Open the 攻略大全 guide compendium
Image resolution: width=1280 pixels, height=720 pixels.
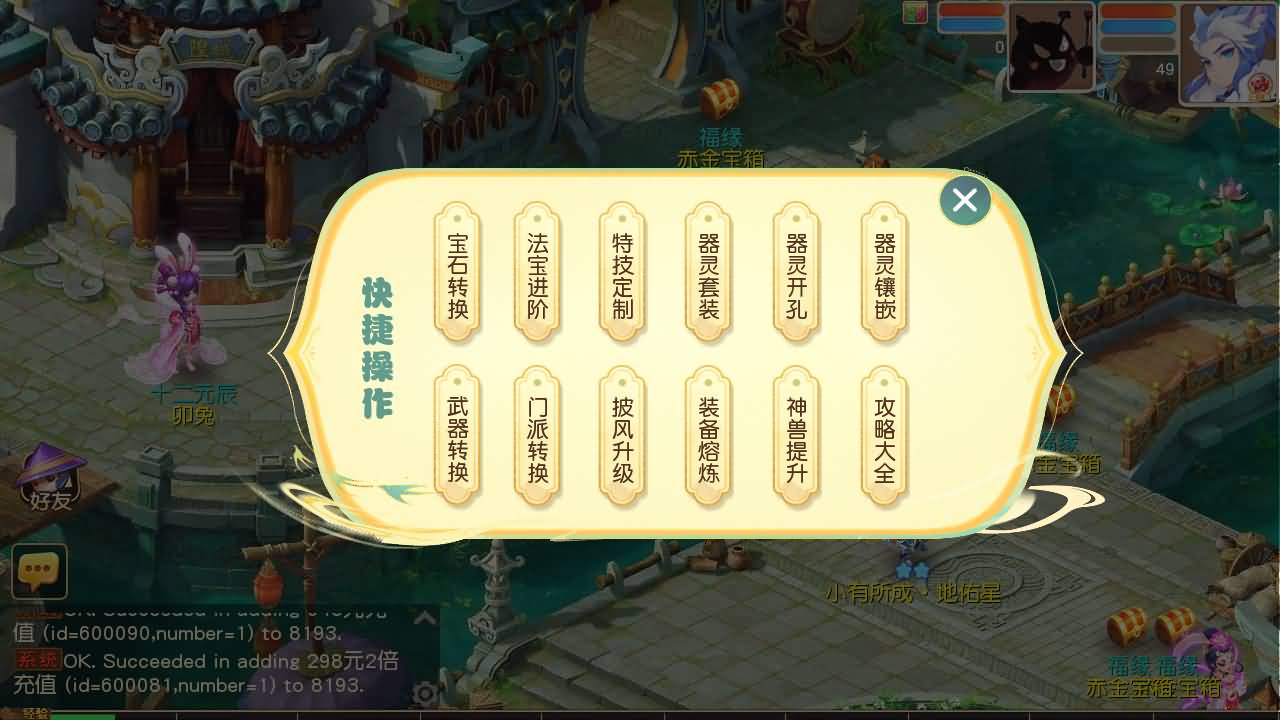coord(882,437)
